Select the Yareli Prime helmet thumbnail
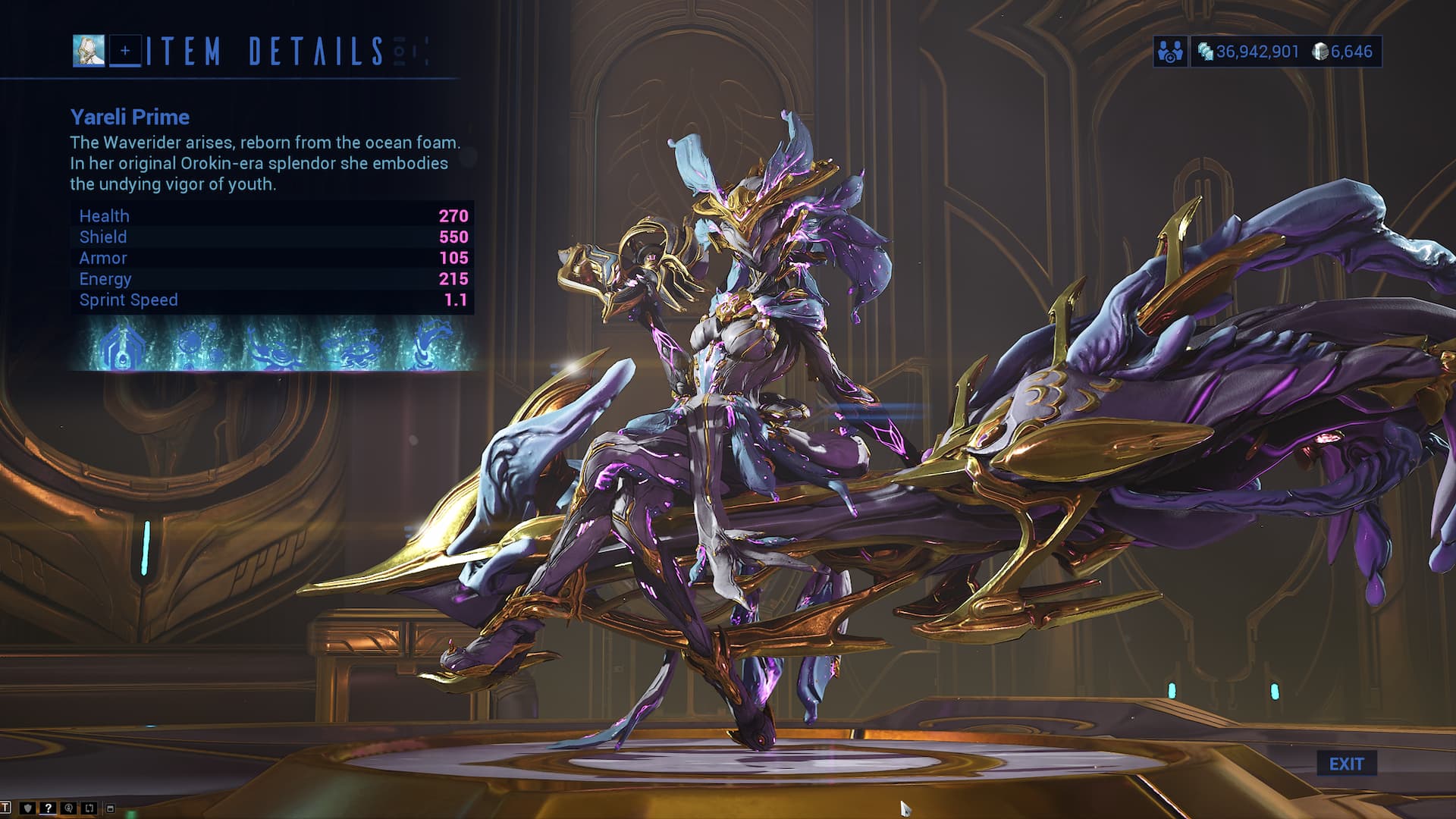 click(x=89, y=51)
